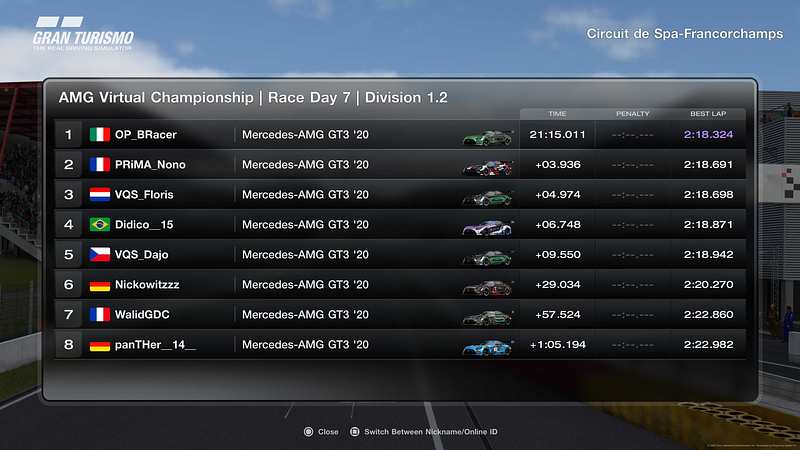Click the Nickowitzzz row in the standings
Screen dimensions: 800x450
(400, 284)
